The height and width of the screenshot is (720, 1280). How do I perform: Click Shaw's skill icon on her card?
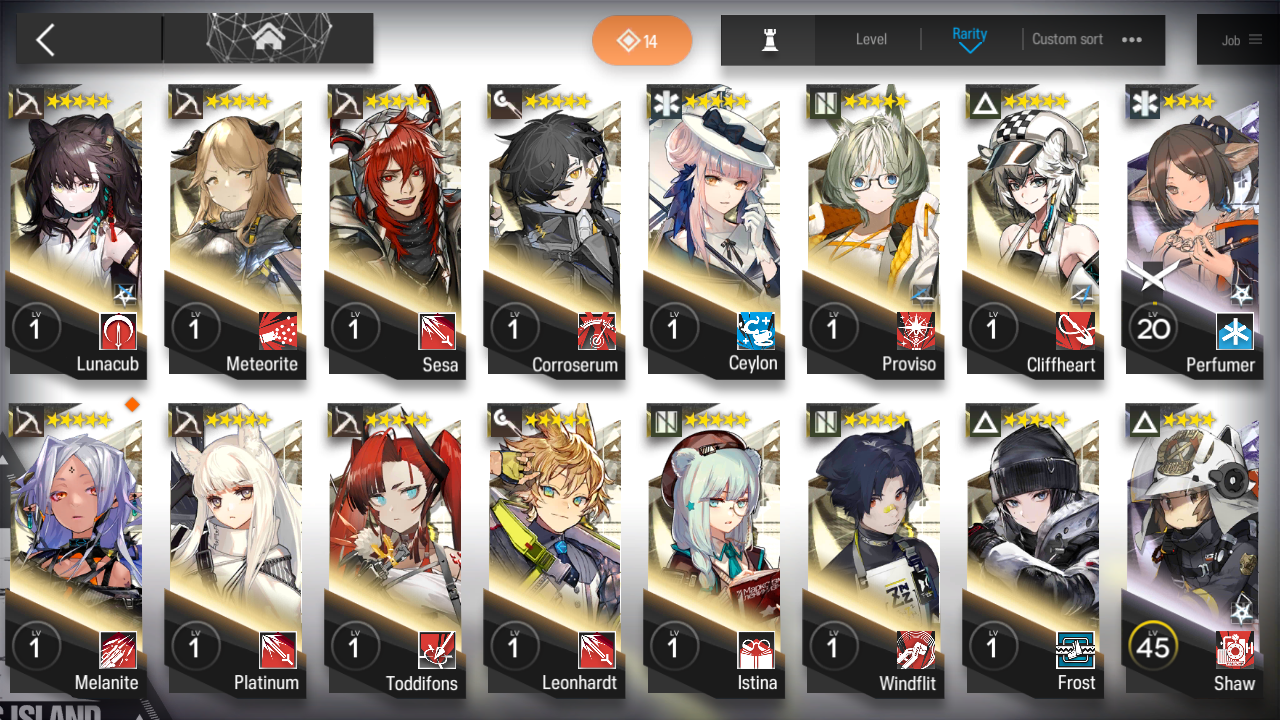pyautogui.click(x=1235, y=647)
